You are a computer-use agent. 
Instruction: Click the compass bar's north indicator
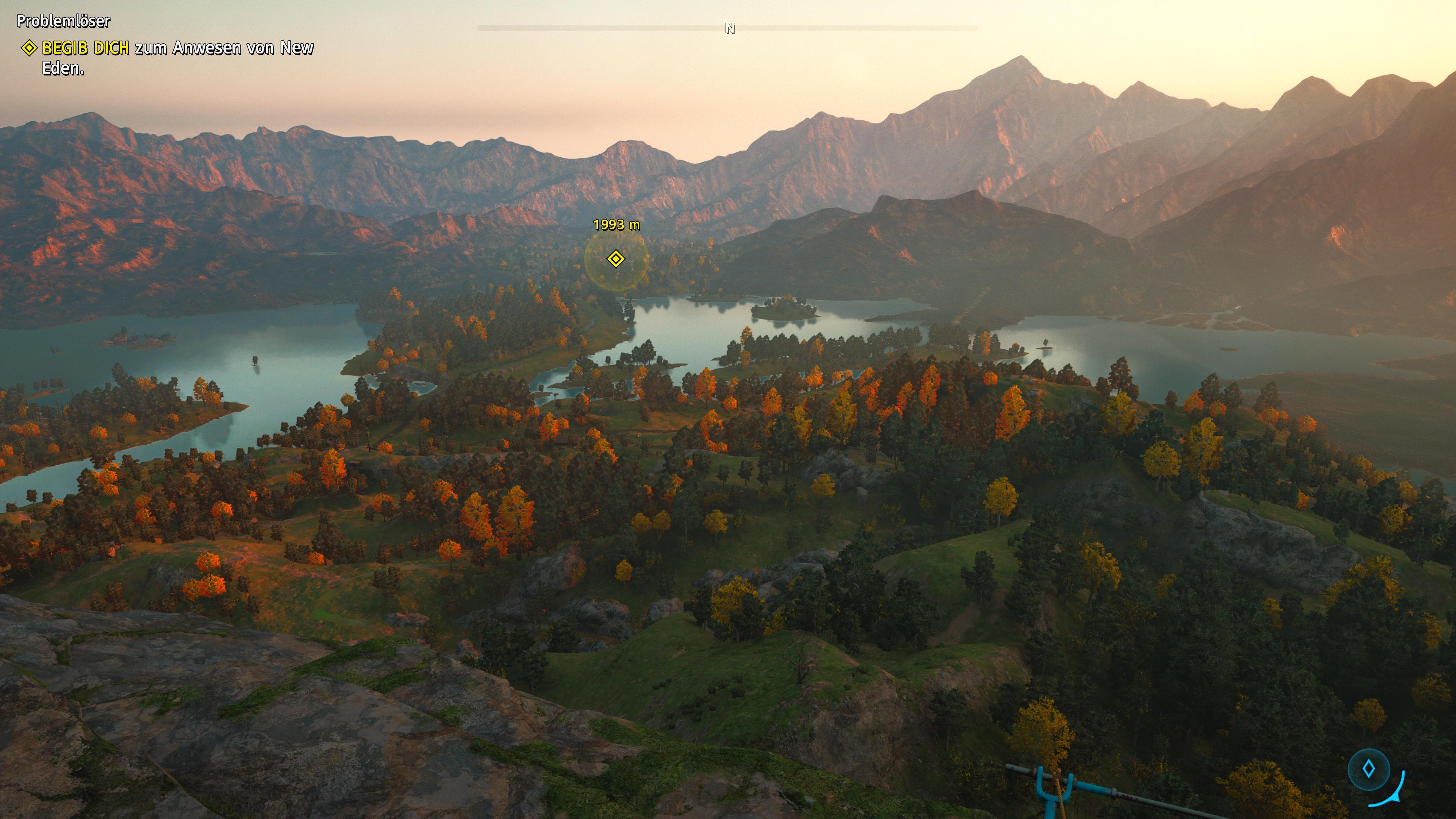[x=730, y=28]
